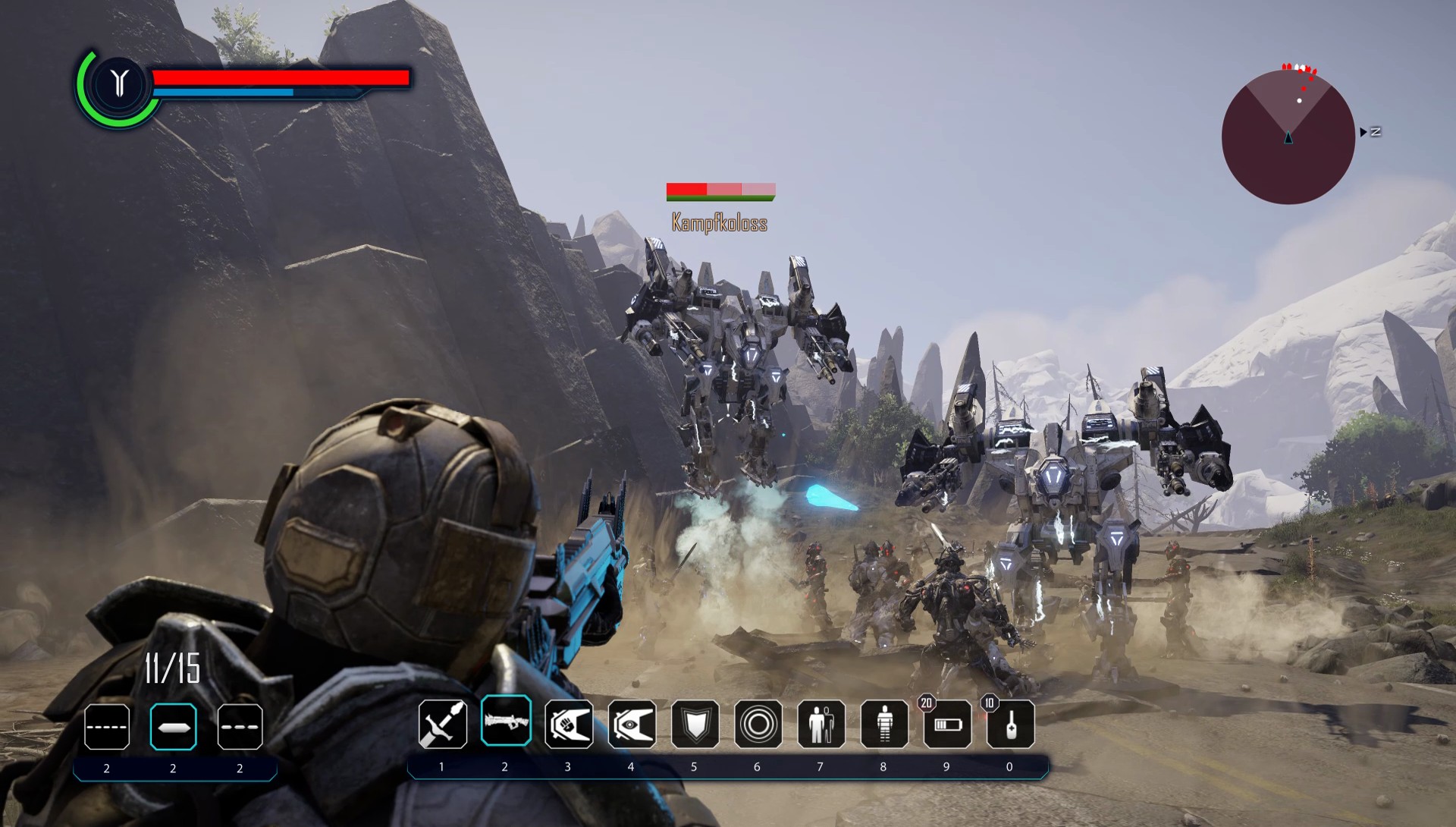
Task: Use the health potion bottle item
Action: (x=1010, y=724)
